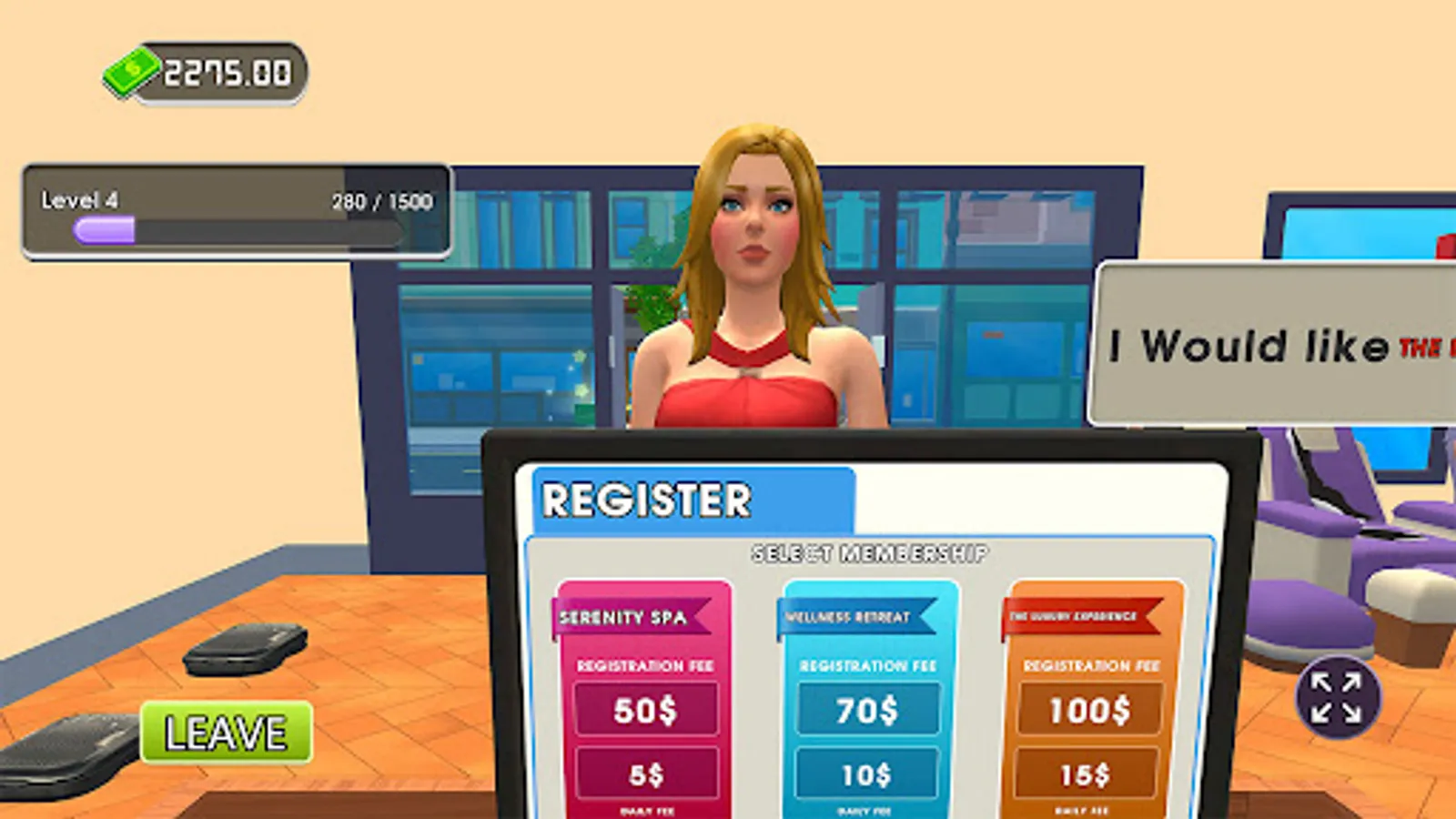
Task: Click the SELECT MEMBERSHIP header
Action: (x=869, y=551)
